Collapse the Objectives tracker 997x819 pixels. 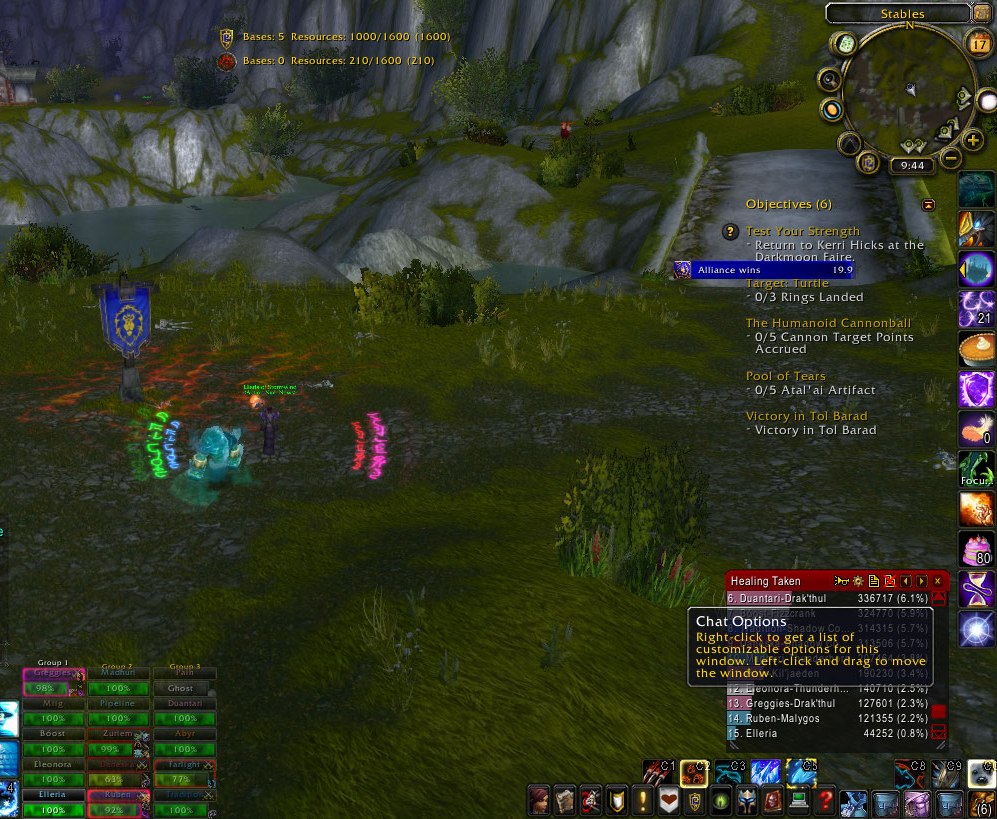[x=929, y=204]
